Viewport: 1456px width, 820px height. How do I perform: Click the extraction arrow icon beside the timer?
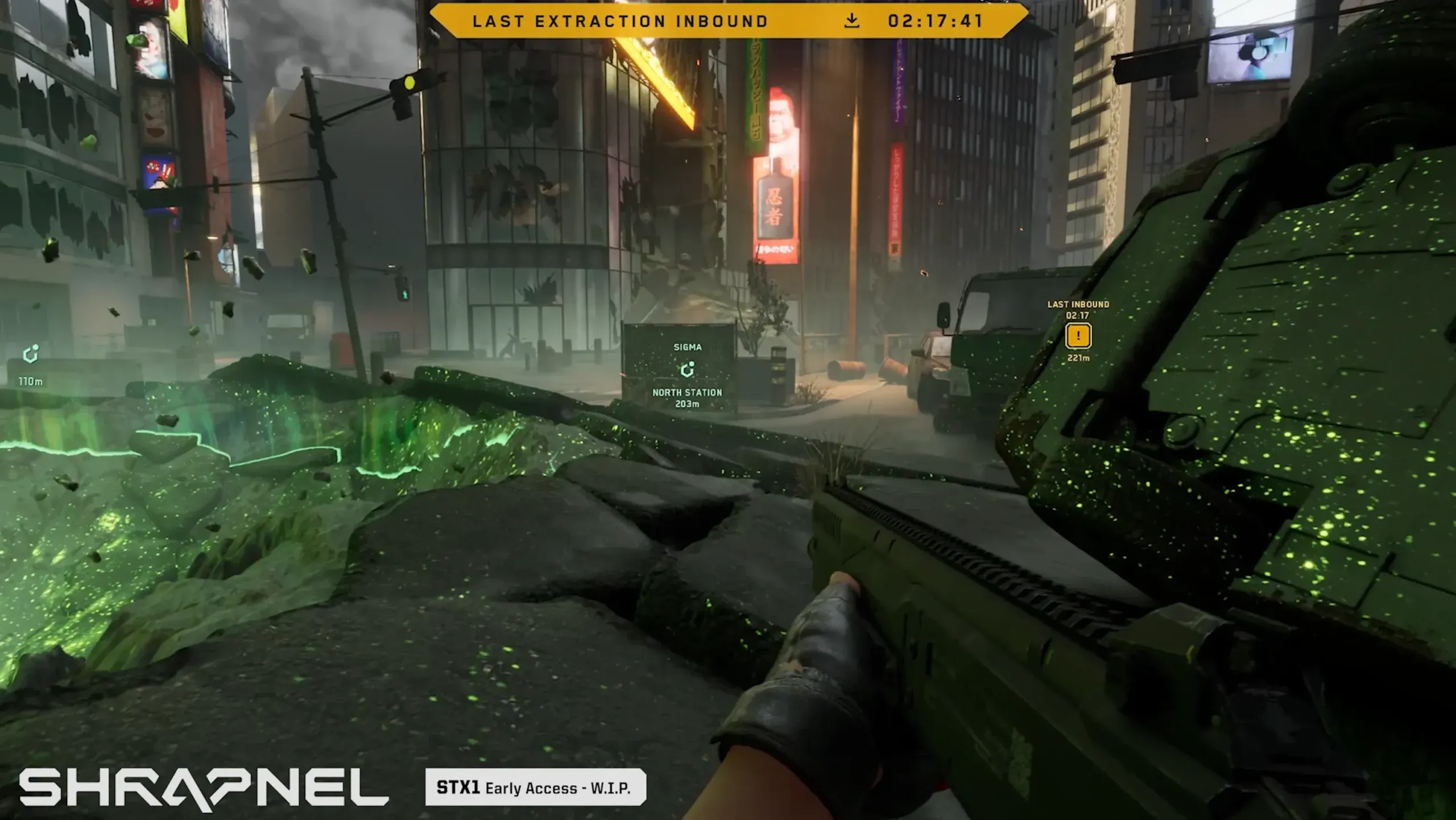click(x=851, y=21)
